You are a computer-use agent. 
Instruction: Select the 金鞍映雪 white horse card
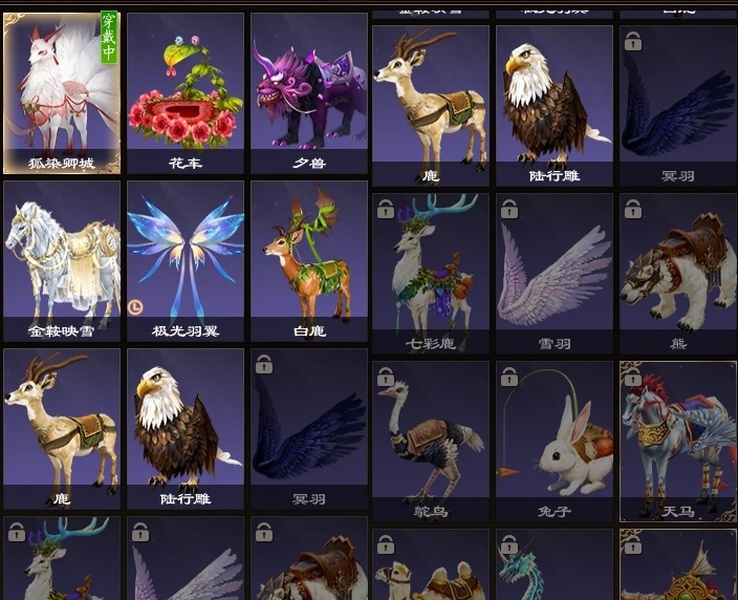62,260
